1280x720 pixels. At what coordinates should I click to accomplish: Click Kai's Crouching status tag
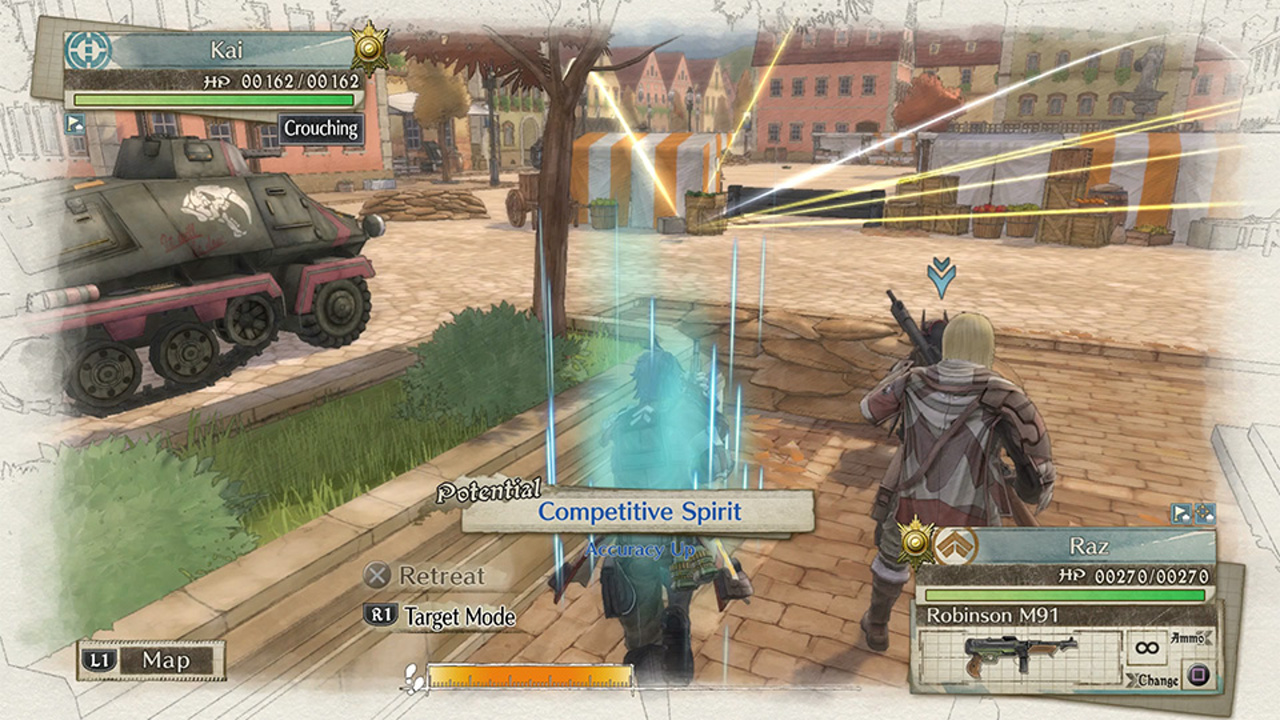coord(320,129)
